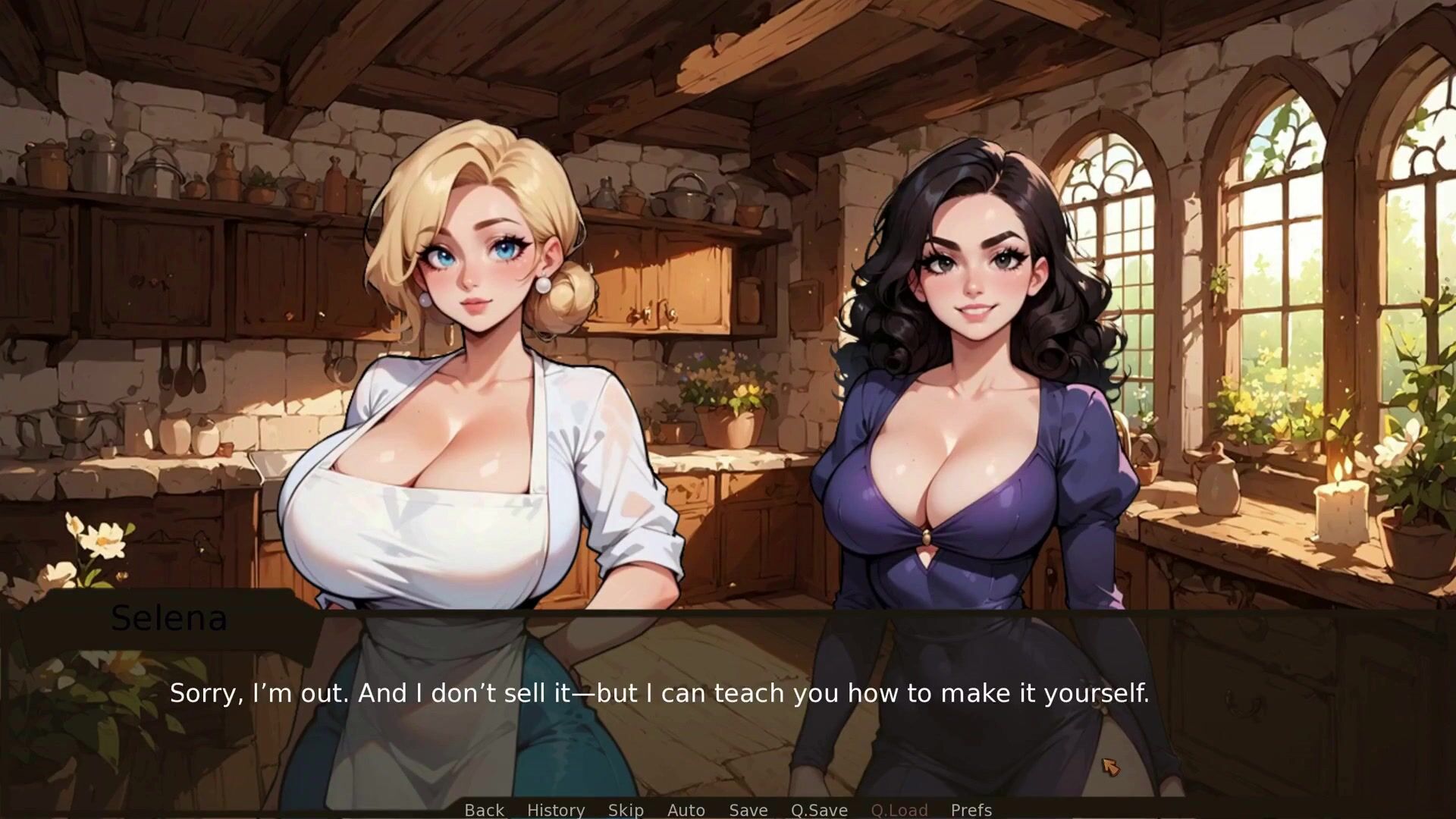Viewport: 1456px width, 819px height.
Task: Click the dialogue text to continue
Action: pyautogui.click(x=659, y=693)
